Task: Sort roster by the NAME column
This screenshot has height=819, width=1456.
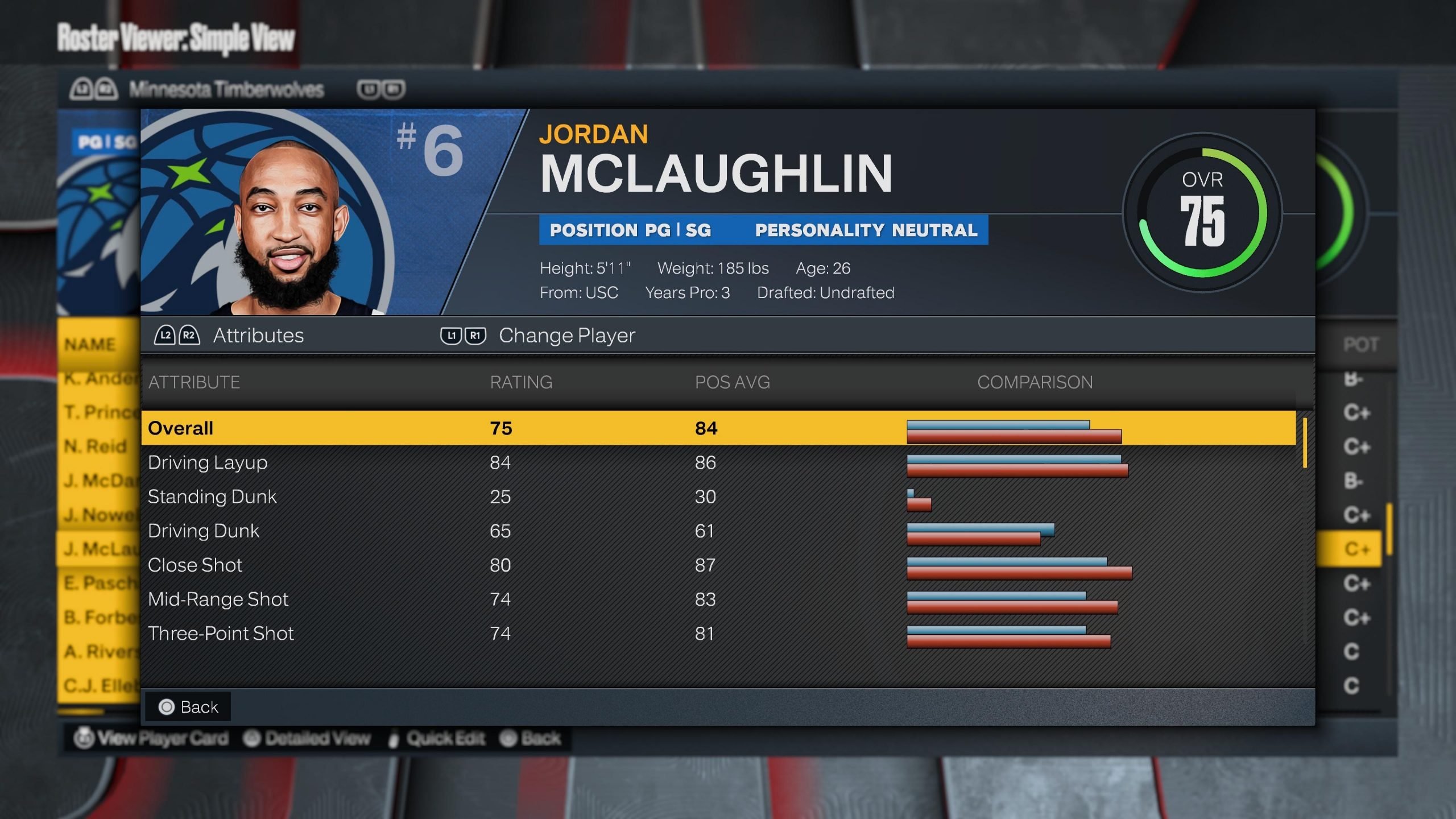Action: coord(90,345)
